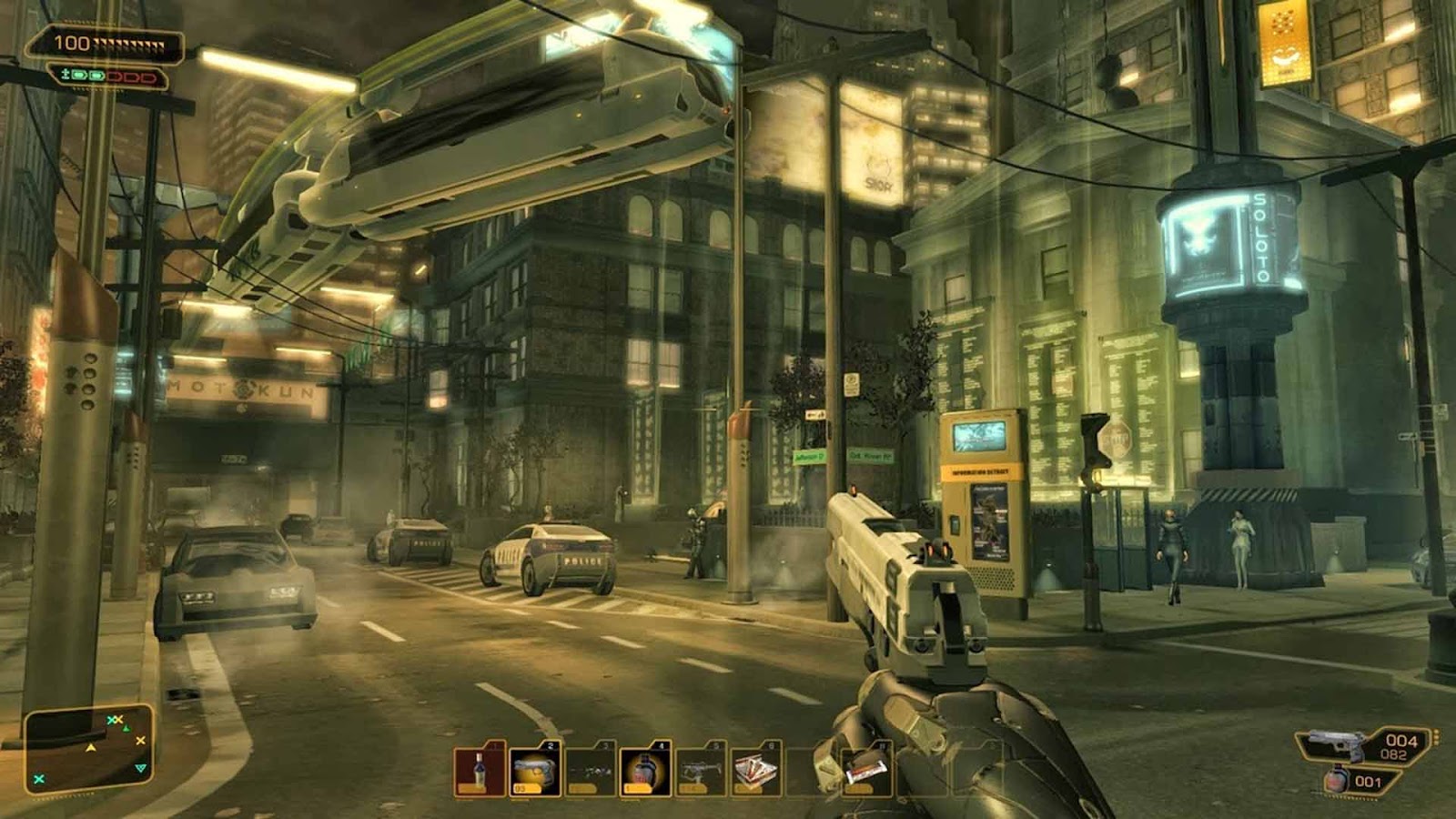Open the radar minimap
The image size is (1456, 819).
tap(88, 749)
